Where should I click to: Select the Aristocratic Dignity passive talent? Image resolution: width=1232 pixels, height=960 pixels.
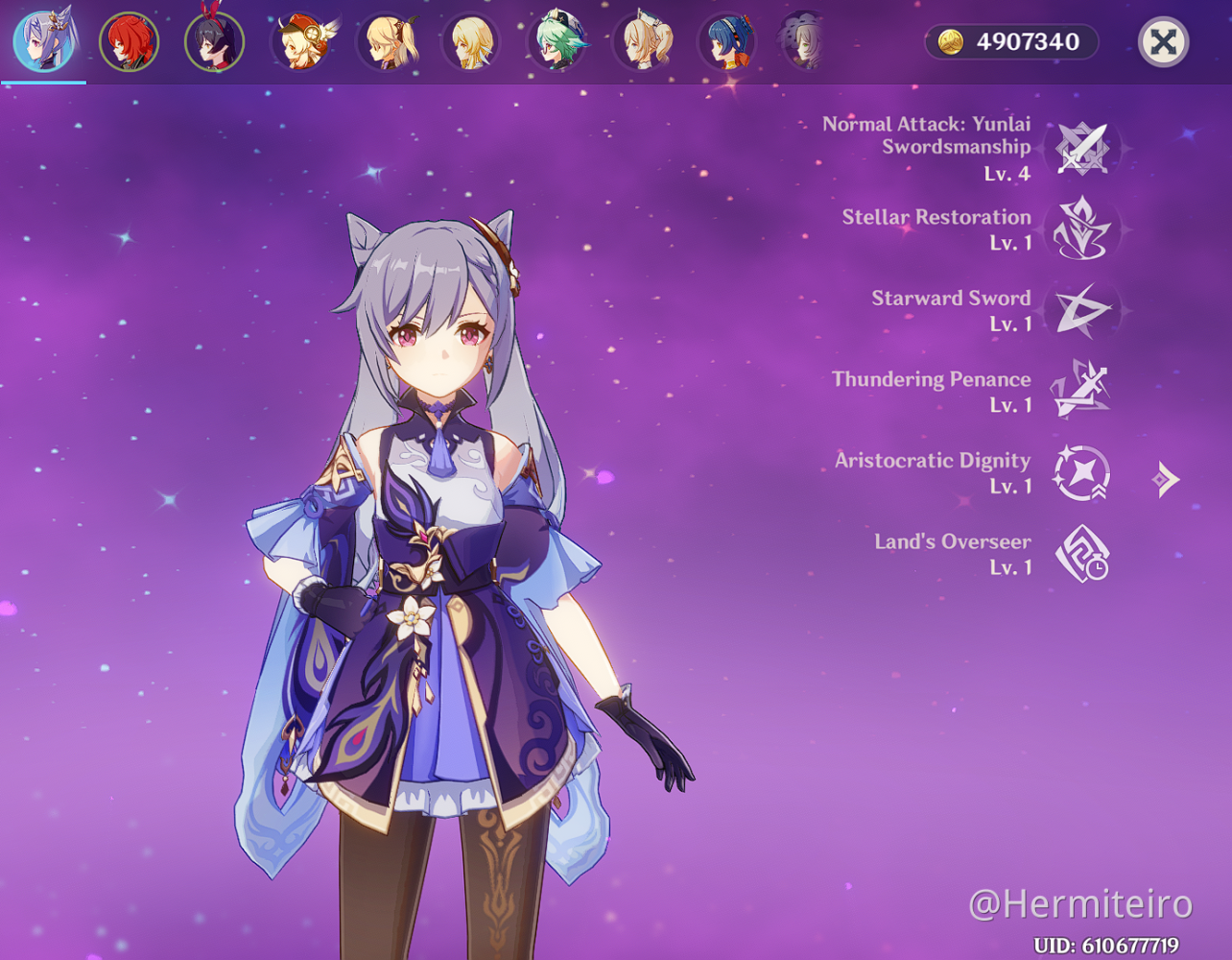tap(1082, 473)
